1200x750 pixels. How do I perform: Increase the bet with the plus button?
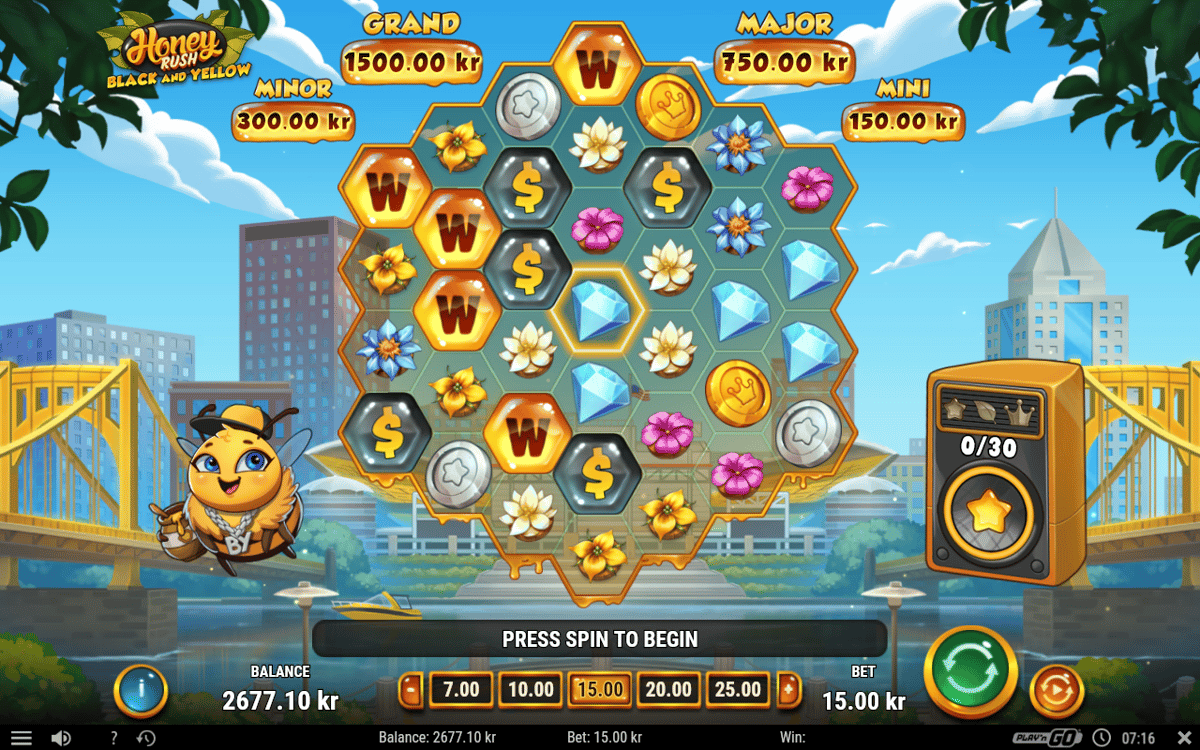click(x=789, y=689)
